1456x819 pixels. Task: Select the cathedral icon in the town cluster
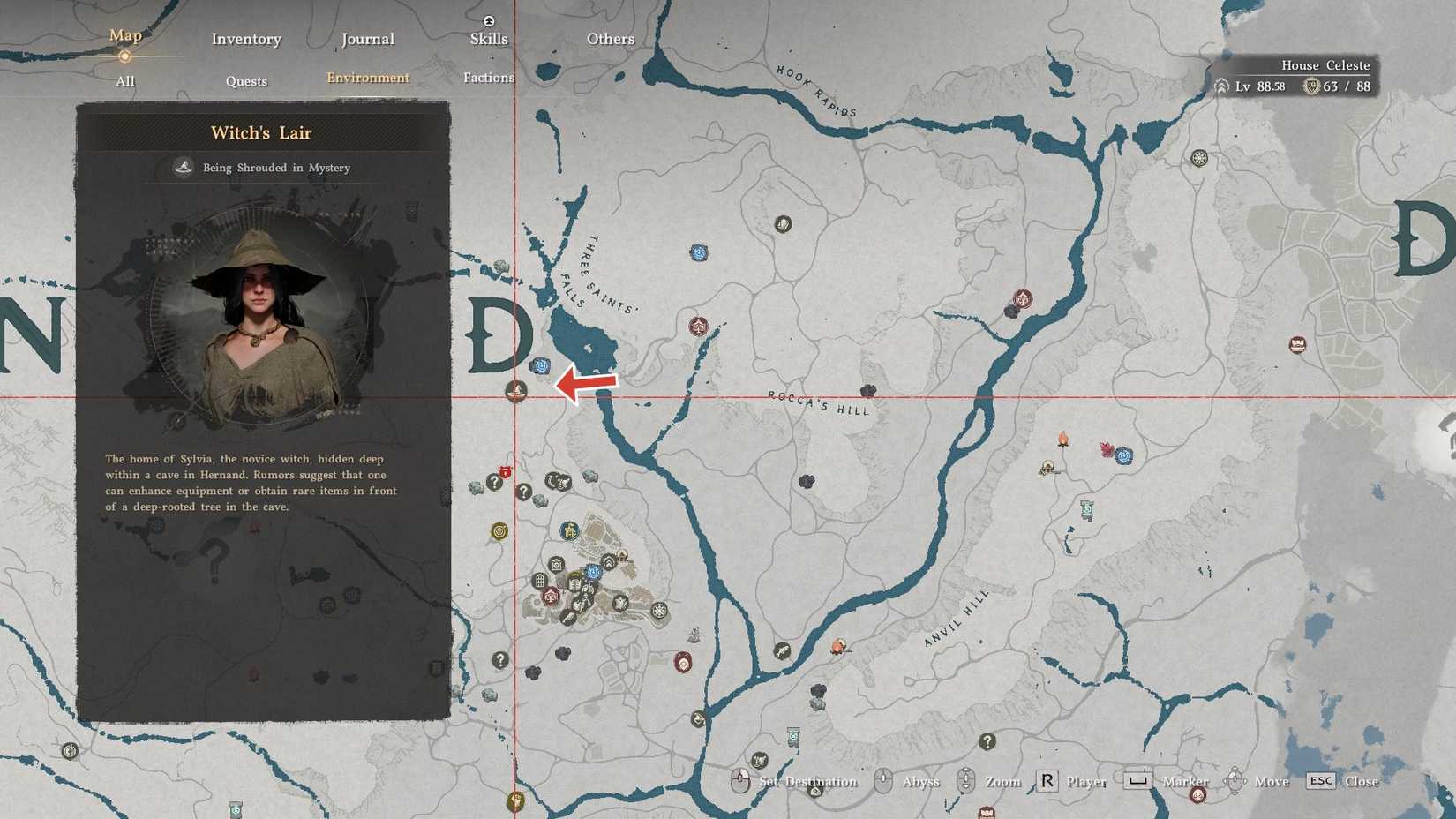tap(539, 582)
